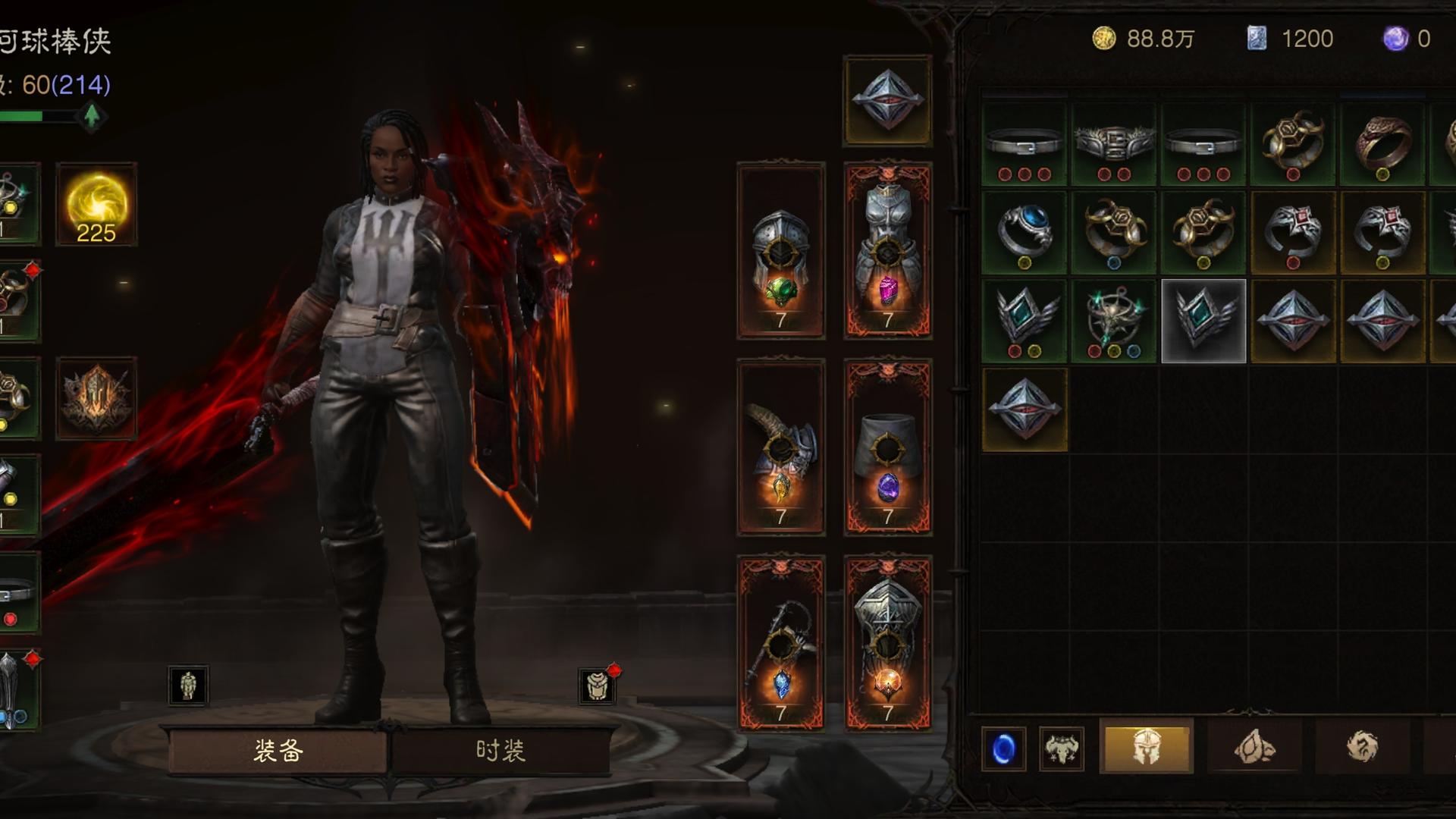Viewport: 1456px width, 819px height.
Task: Select the equipped helmet slot
Action: pos(780,250)
